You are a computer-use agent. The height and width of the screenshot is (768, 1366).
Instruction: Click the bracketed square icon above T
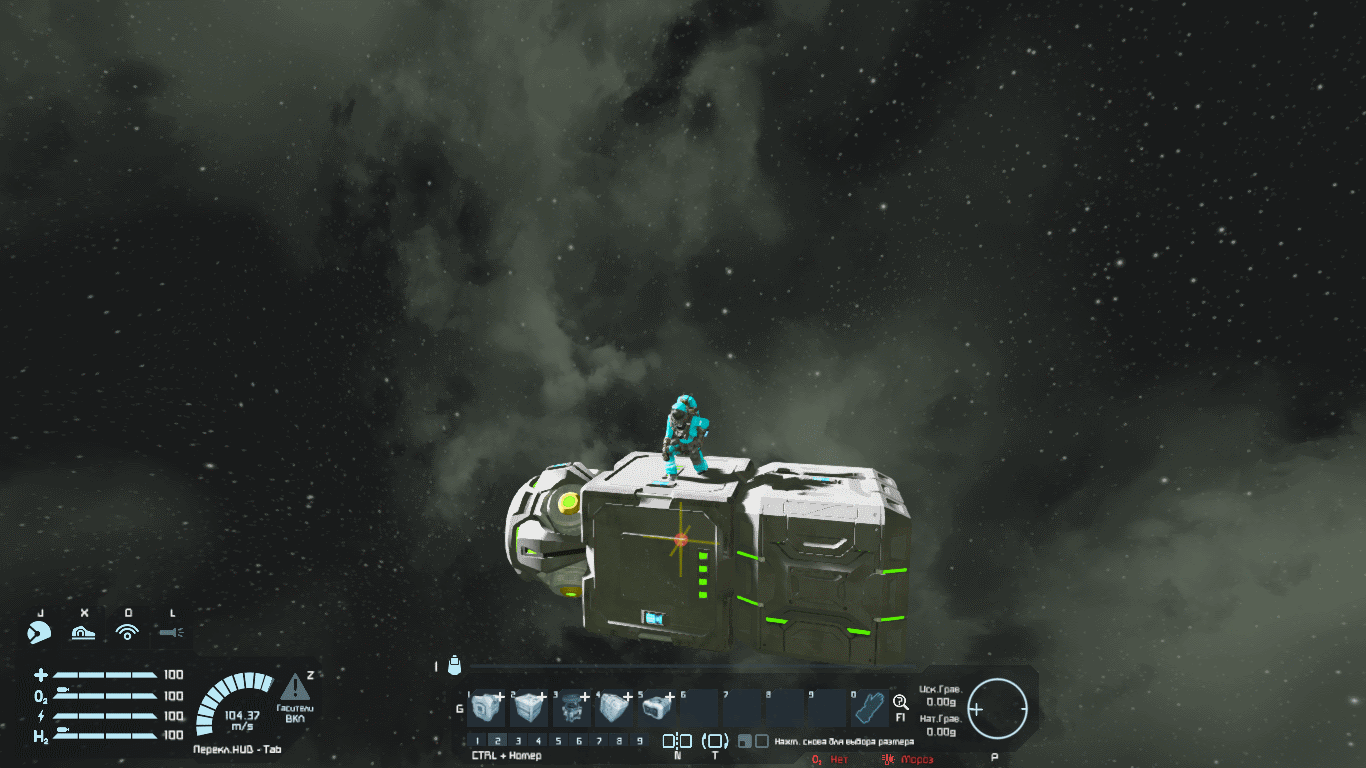715,741
